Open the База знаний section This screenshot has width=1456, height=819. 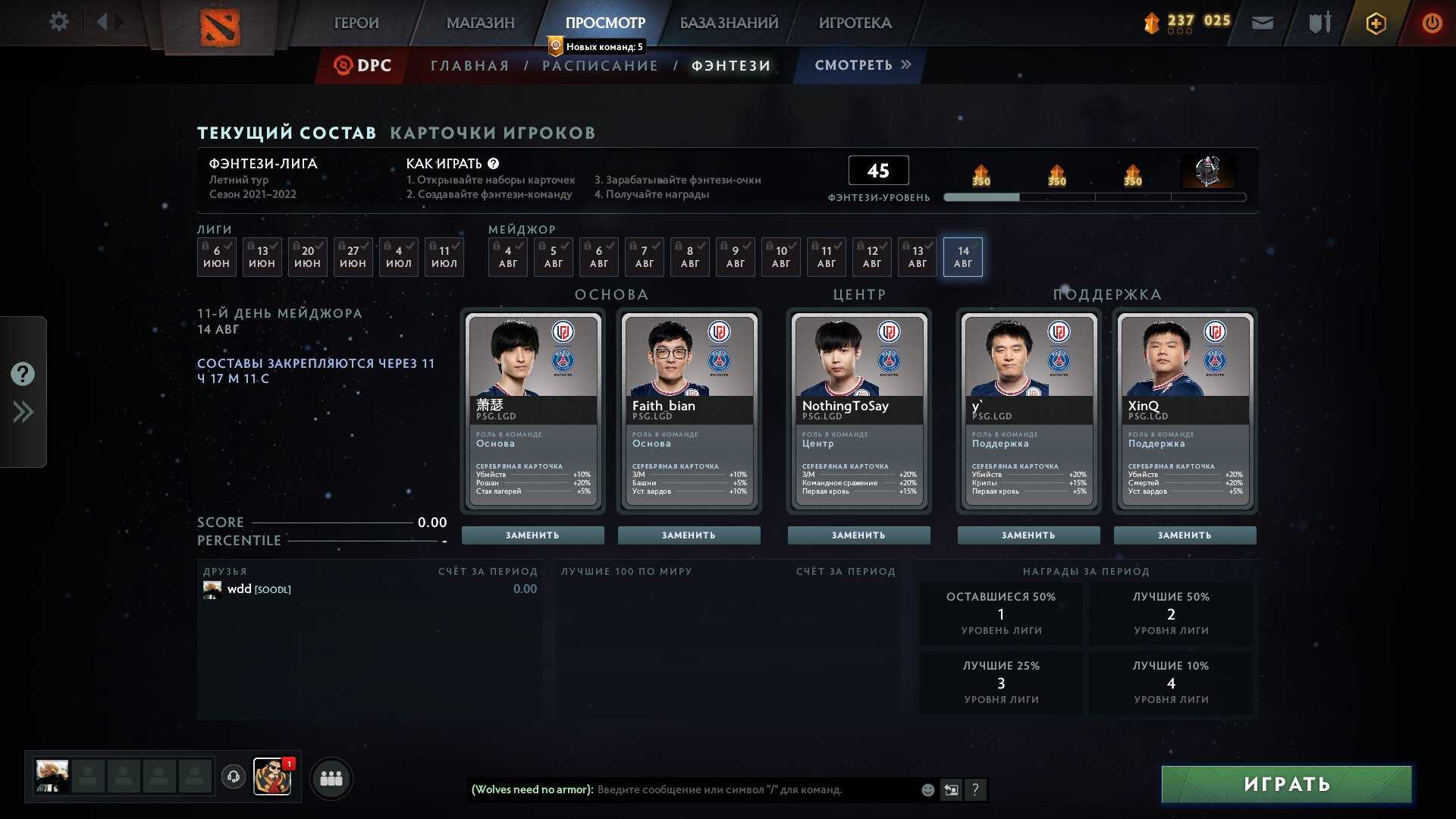[x=729, y=23]
